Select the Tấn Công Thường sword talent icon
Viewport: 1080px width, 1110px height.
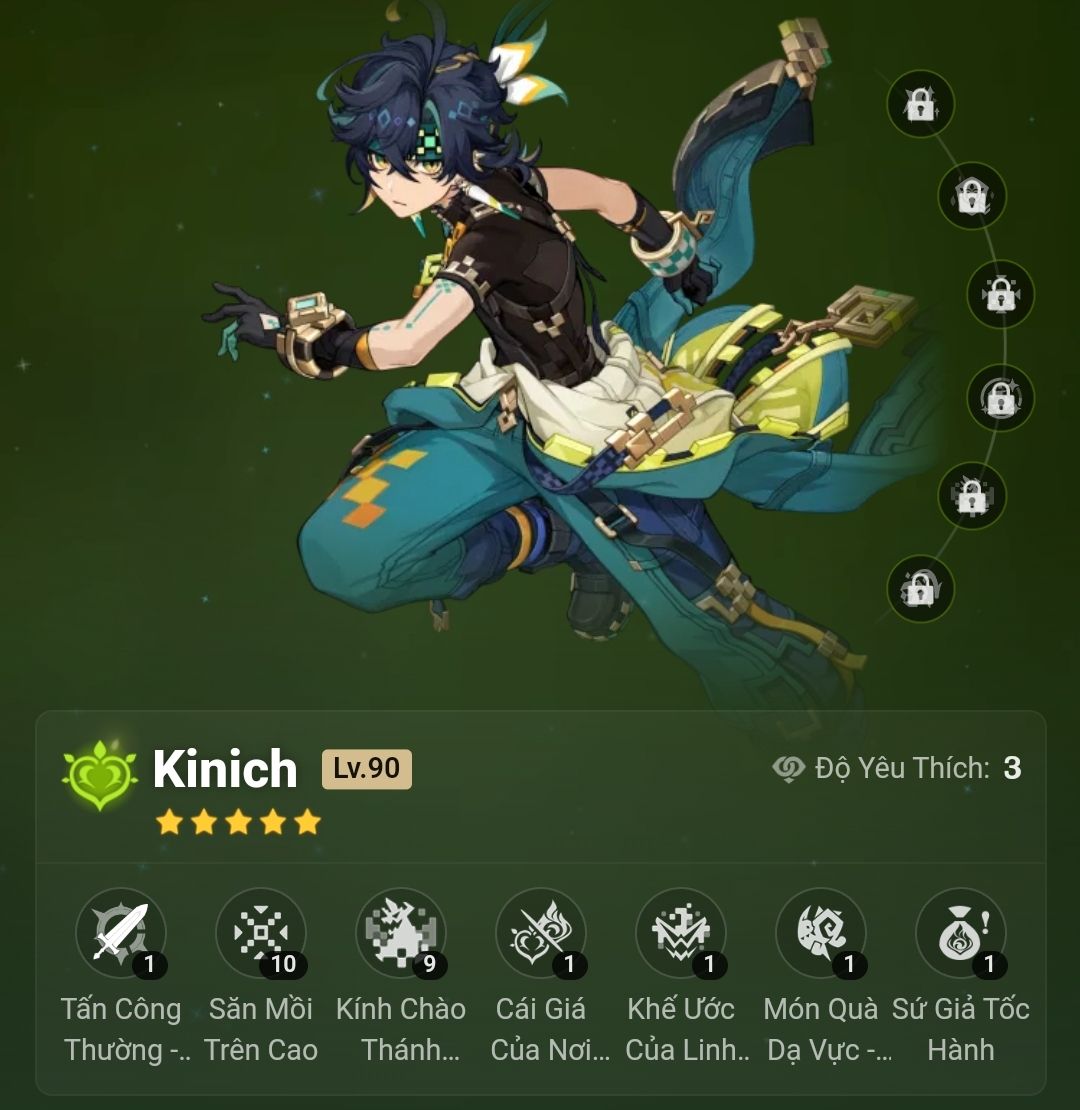tap(121, 933)
